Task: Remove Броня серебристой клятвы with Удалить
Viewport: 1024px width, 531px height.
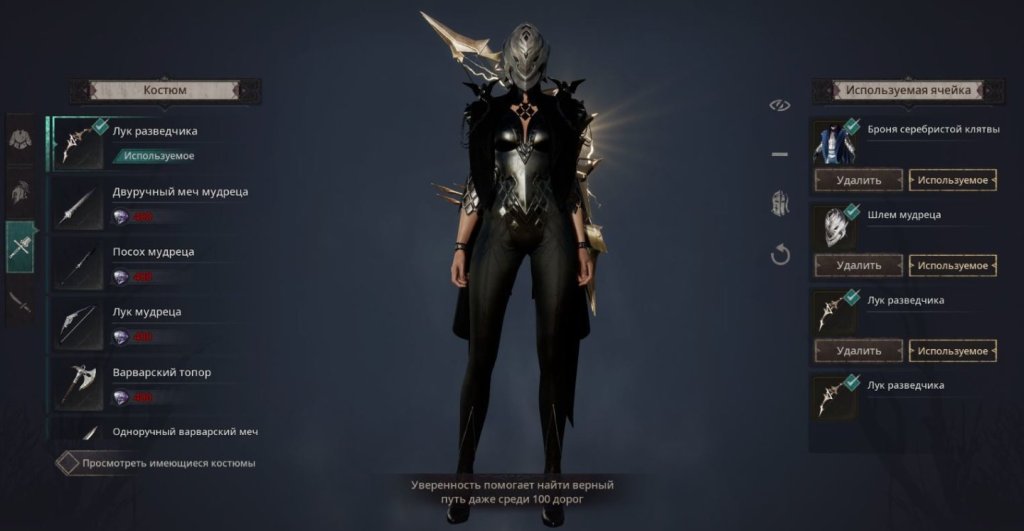Action: 858,181
